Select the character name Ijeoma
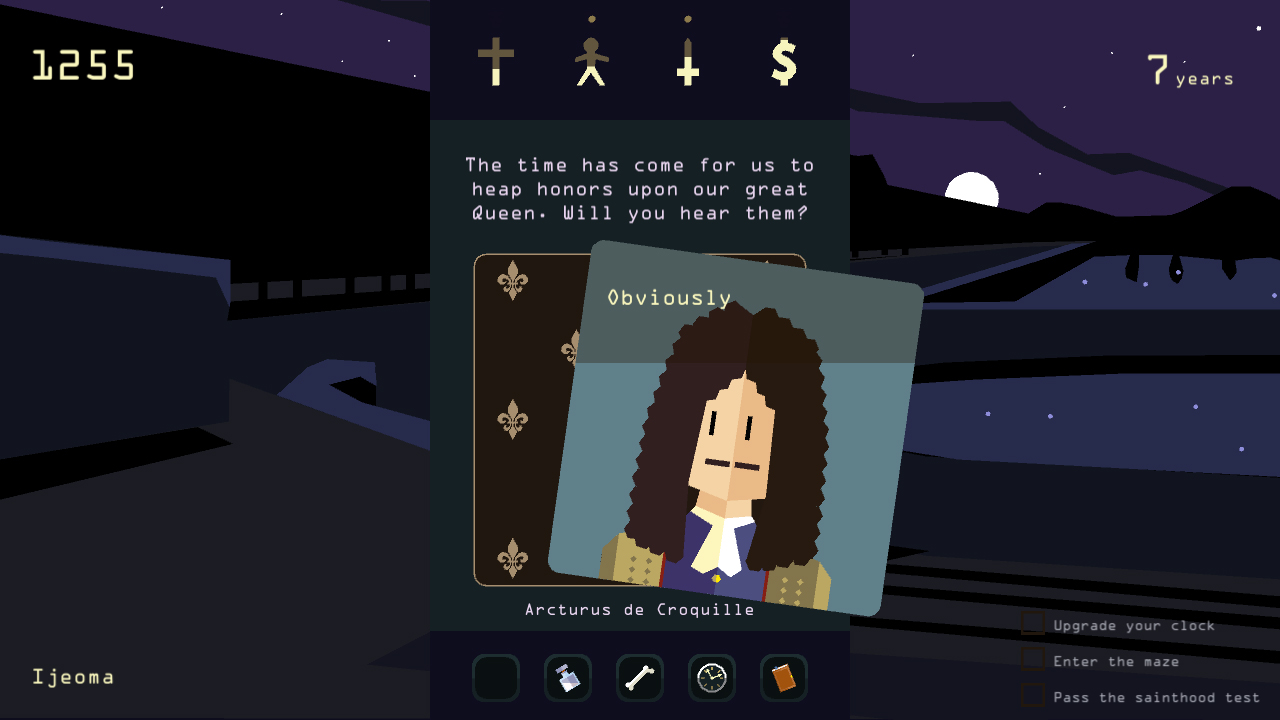The width and height of the screenshot is (1280, 720). 72,676
